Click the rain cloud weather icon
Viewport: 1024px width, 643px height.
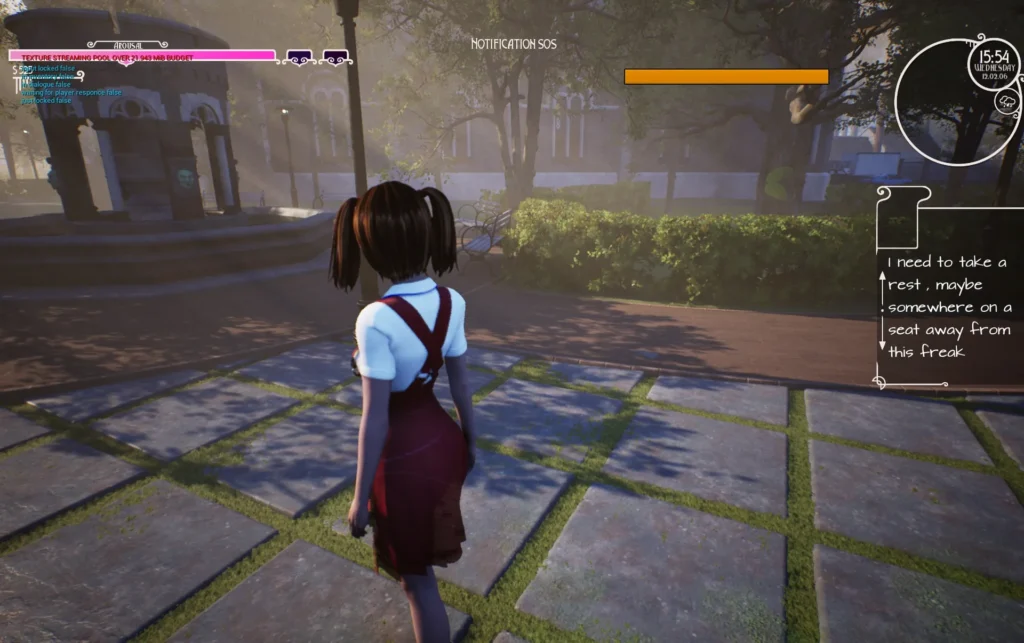click(1006, 101)
